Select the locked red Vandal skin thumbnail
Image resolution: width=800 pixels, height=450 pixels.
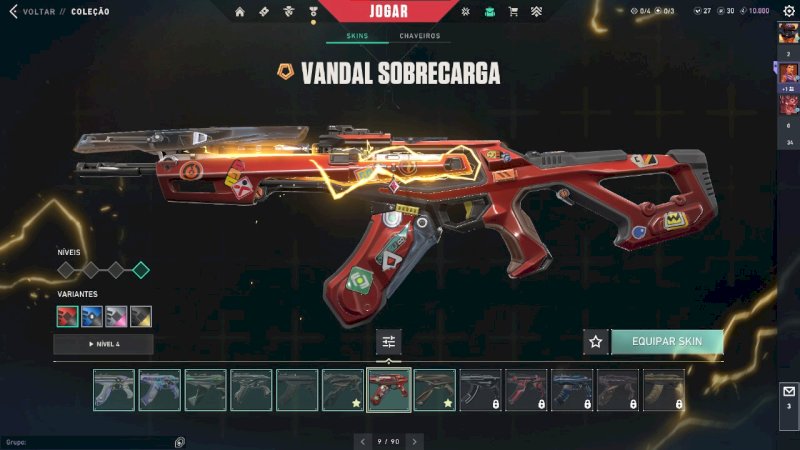[526, 390]
